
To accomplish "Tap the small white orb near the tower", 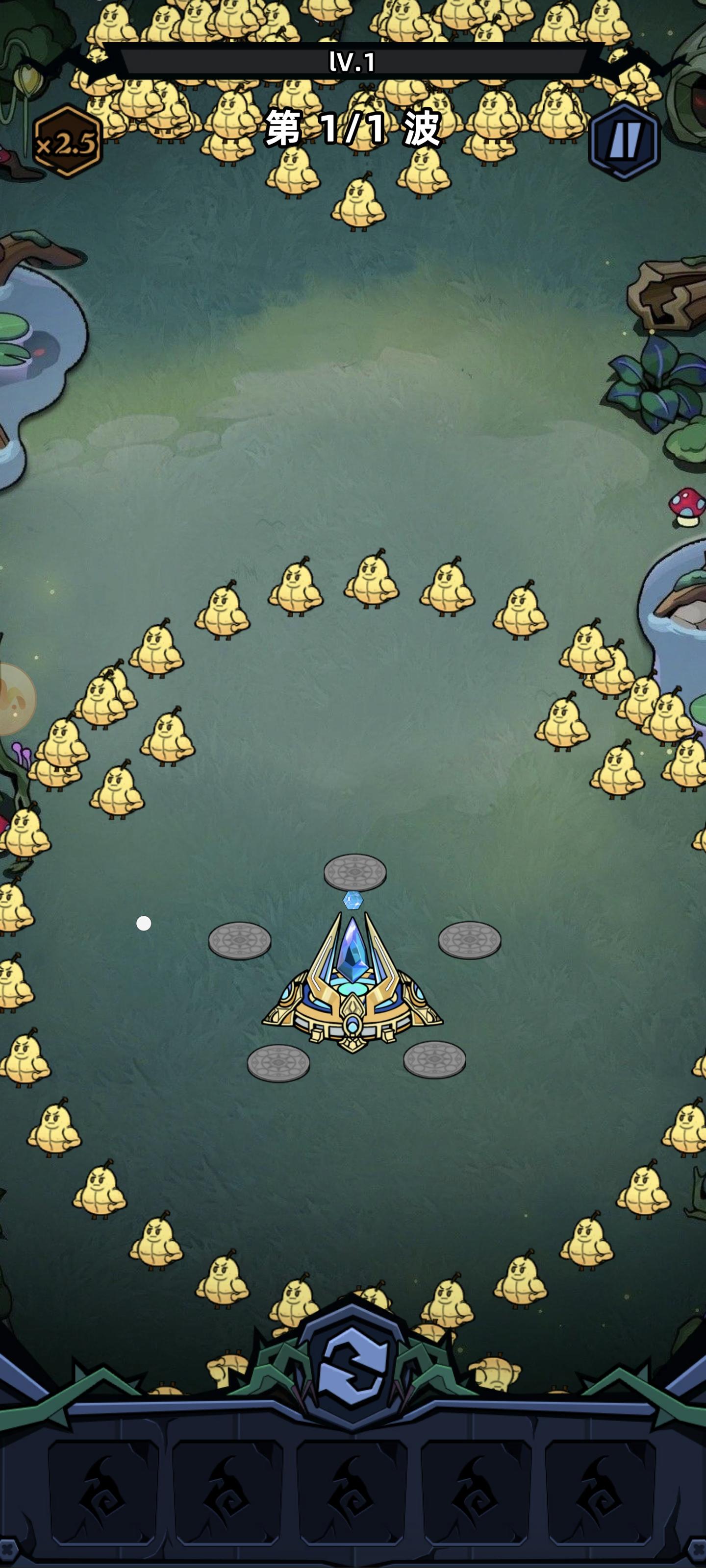I will [x=144, y=923].
